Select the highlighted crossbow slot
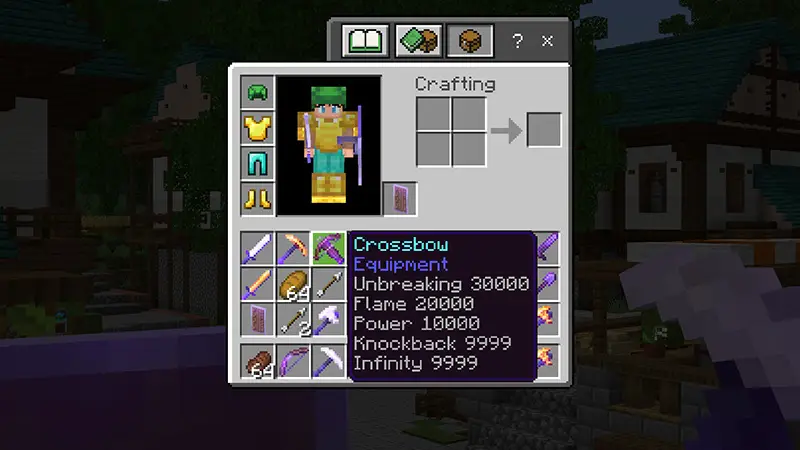Screen dimensions: 800x450 (327, 248)
